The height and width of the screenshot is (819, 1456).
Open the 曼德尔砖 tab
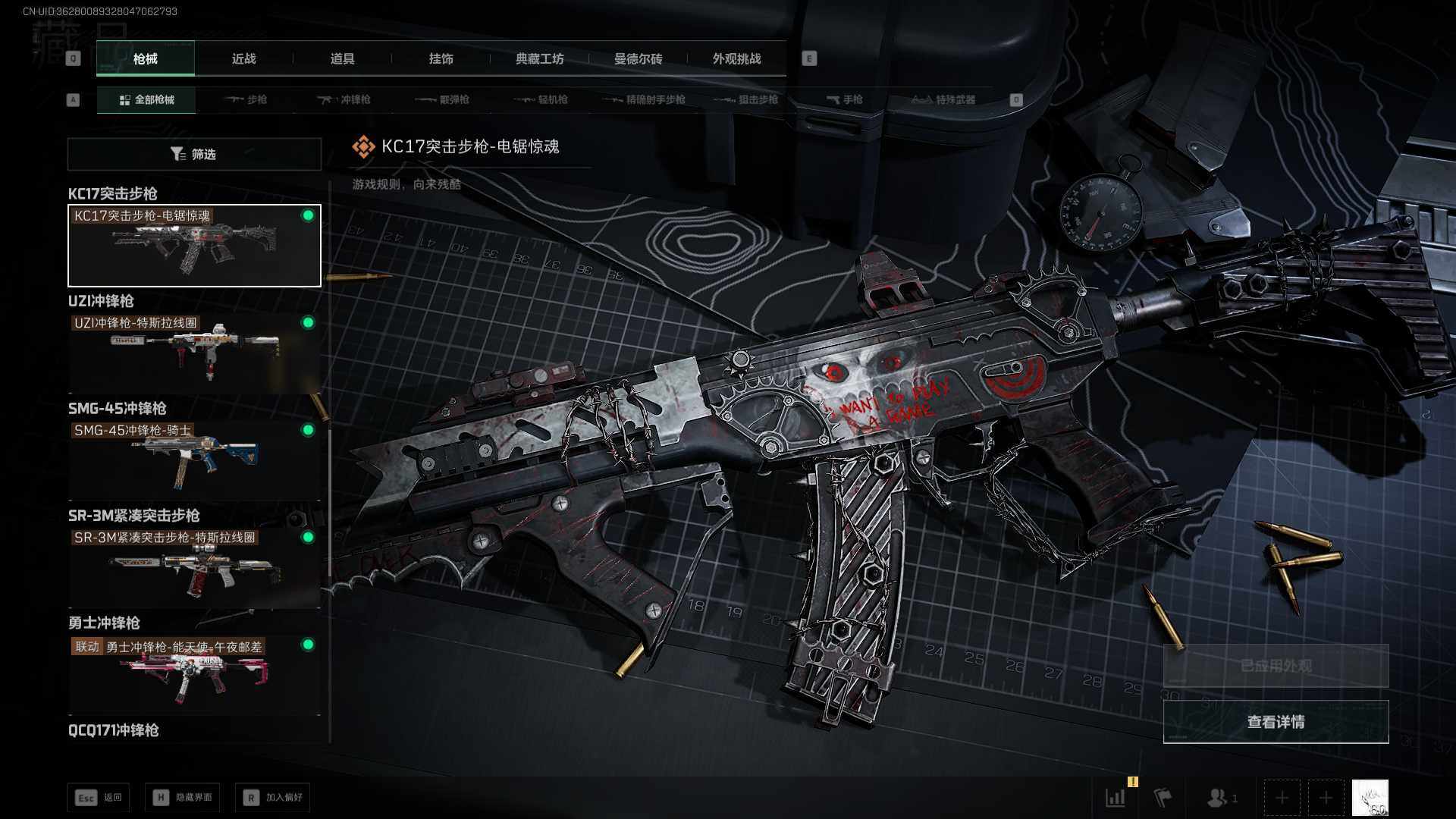(x=638, y=59)
